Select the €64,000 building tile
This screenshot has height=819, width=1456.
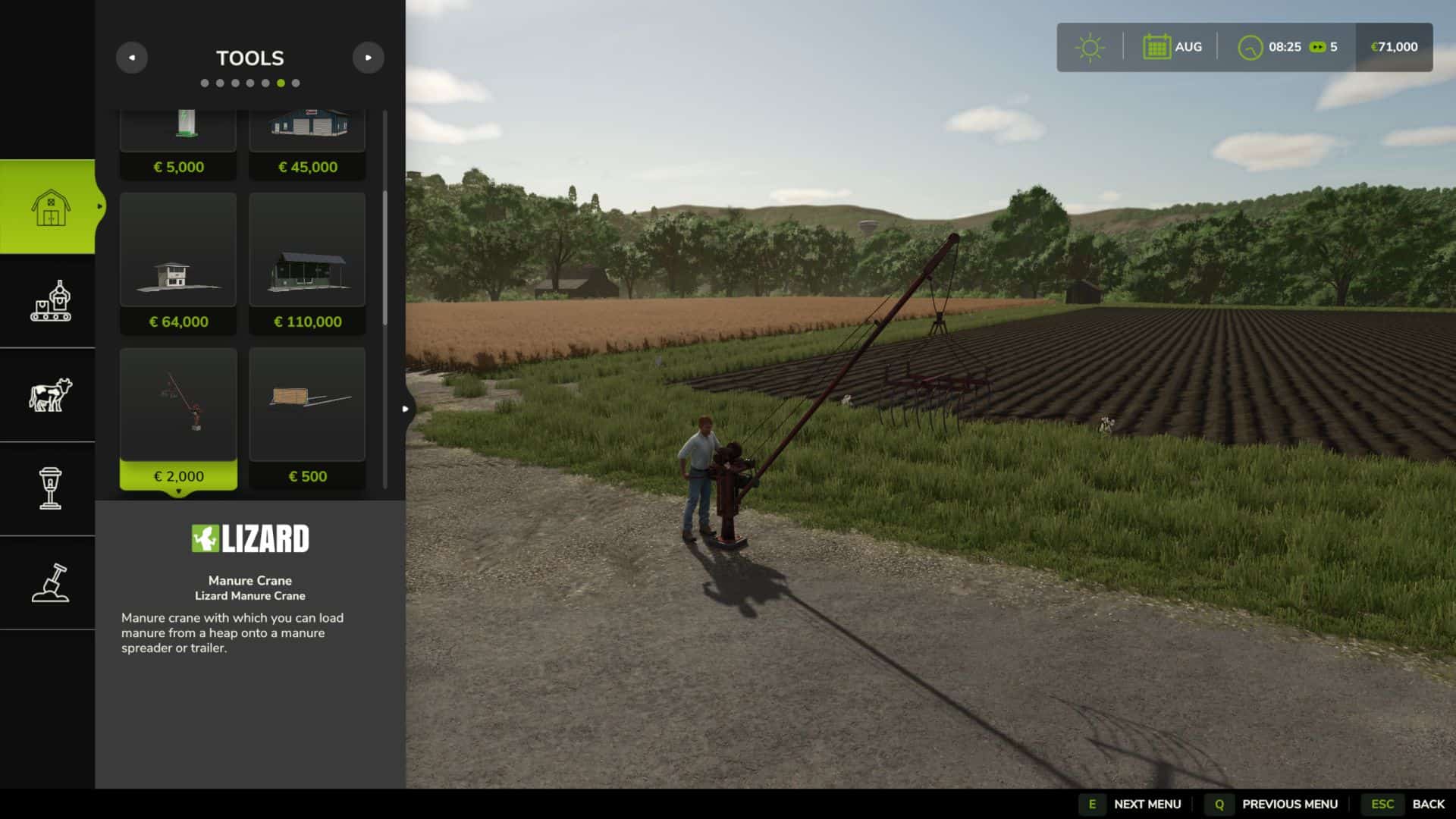(x=178, y=262)
